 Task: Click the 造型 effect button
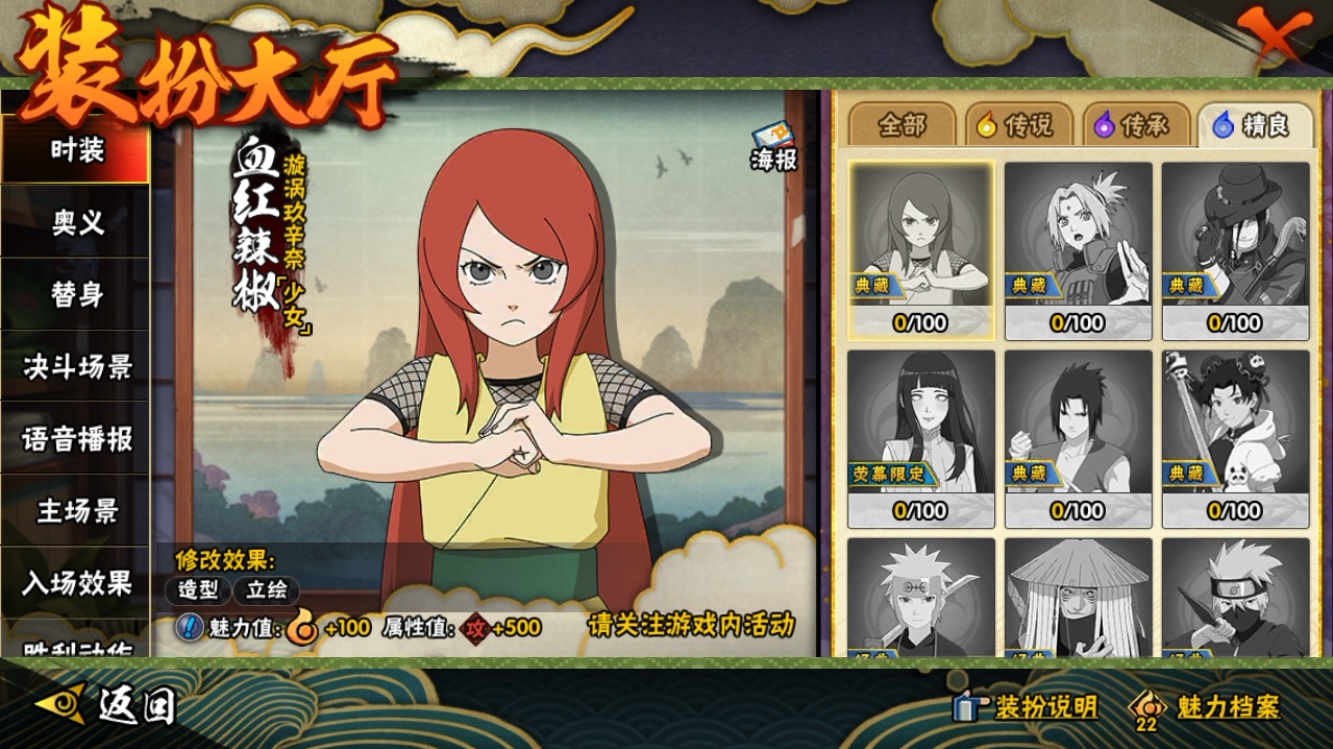point(198,590)
